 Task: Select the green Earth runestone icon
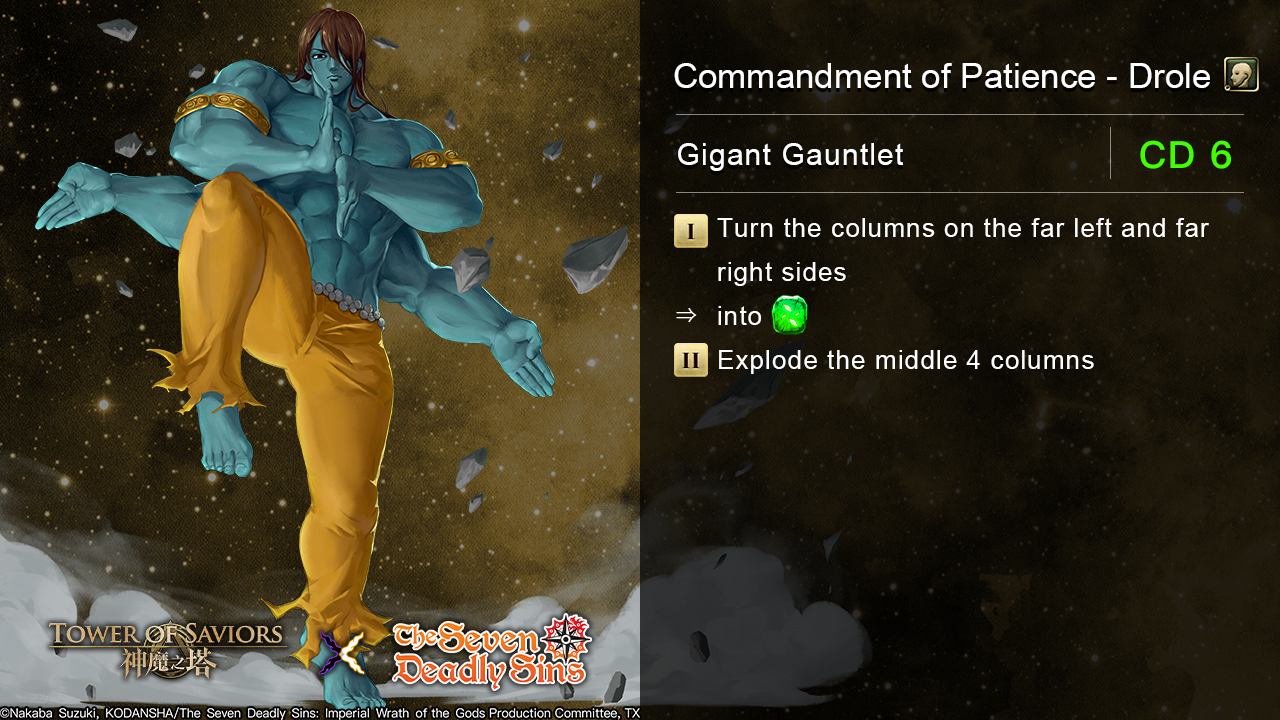(789, 316)
